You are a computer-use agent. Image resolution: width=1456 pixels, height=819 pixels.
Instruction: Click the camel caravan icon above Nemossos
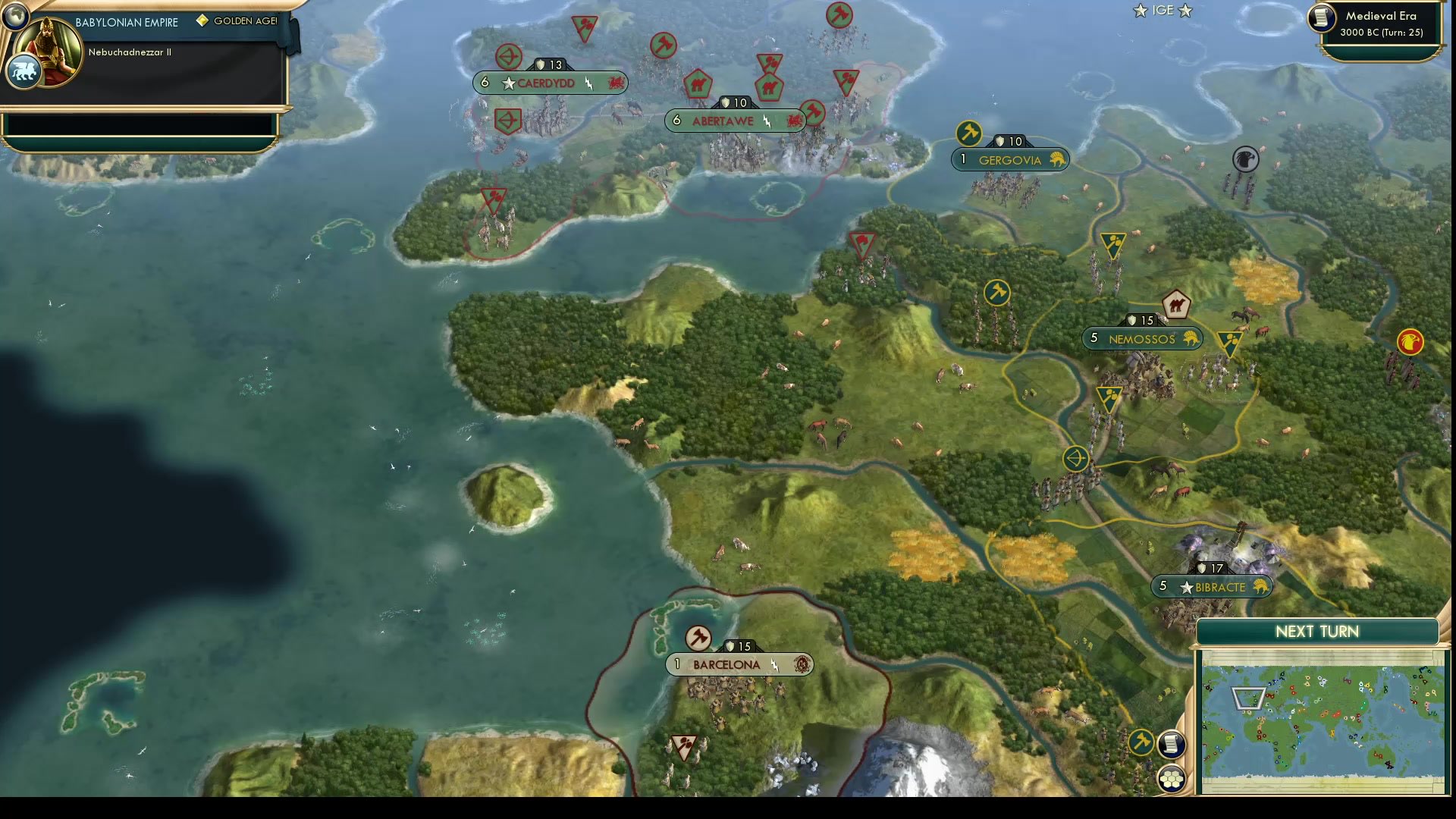(x=1175, y=303)
